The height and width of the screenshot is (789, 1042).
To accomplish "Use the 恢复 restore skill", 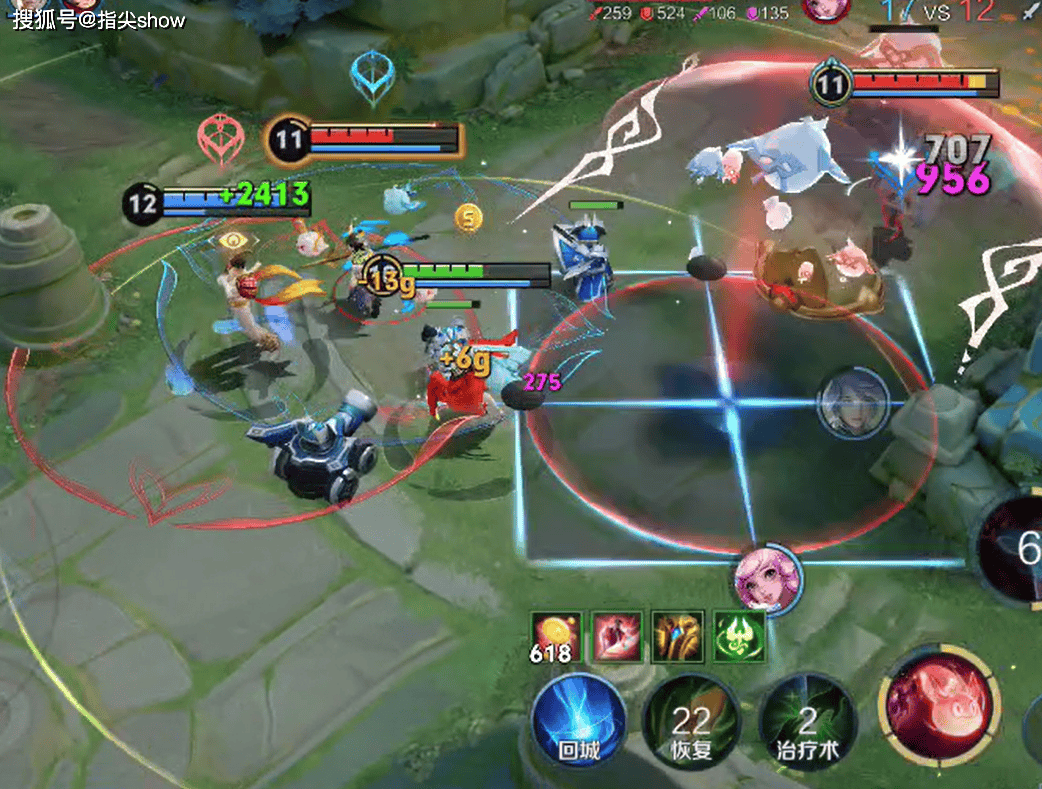I will click(x=690, y=722).
